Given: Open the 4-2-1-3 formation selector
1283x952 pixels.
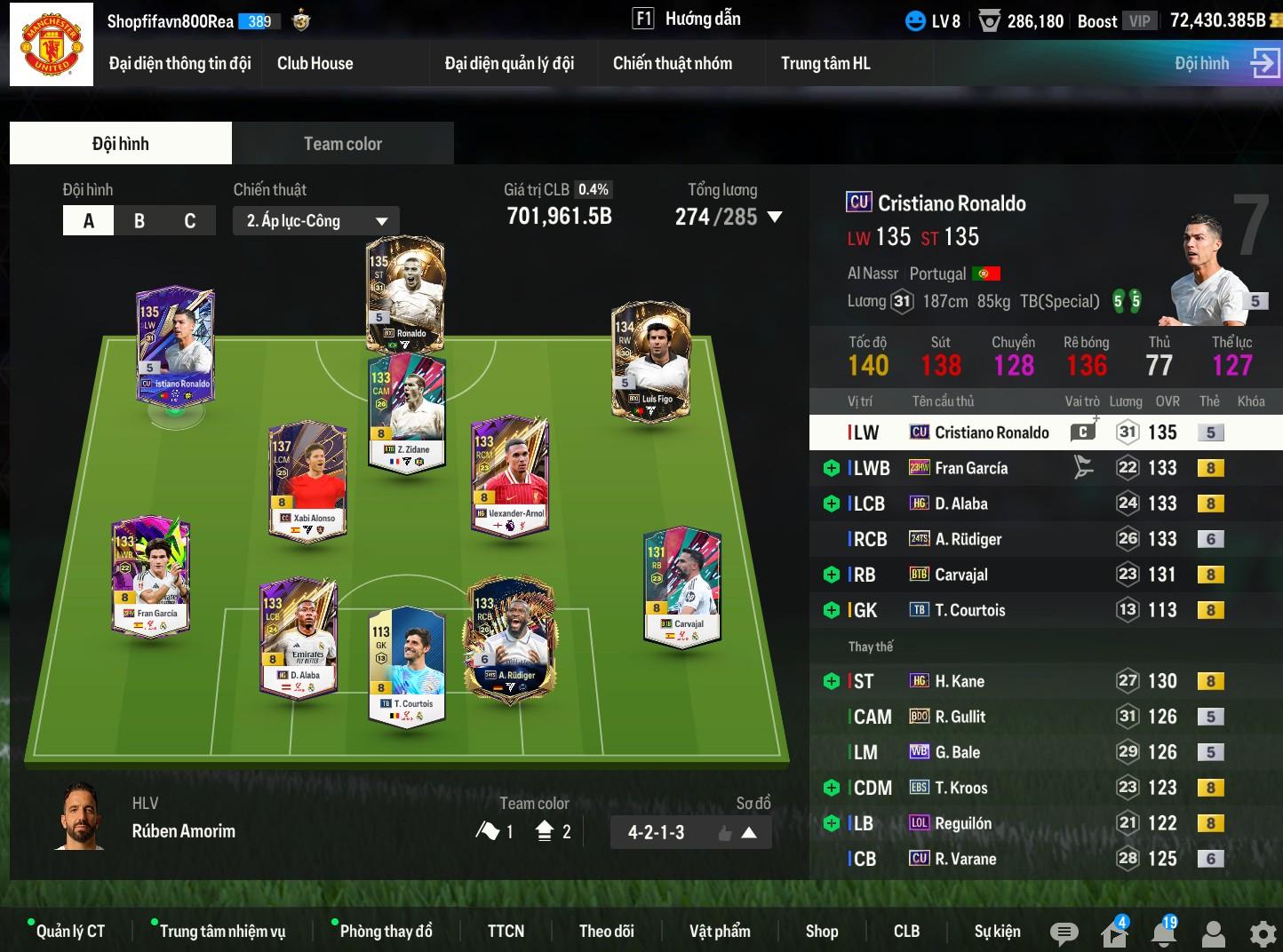Looking at the screenshot, I should [690, 833].
